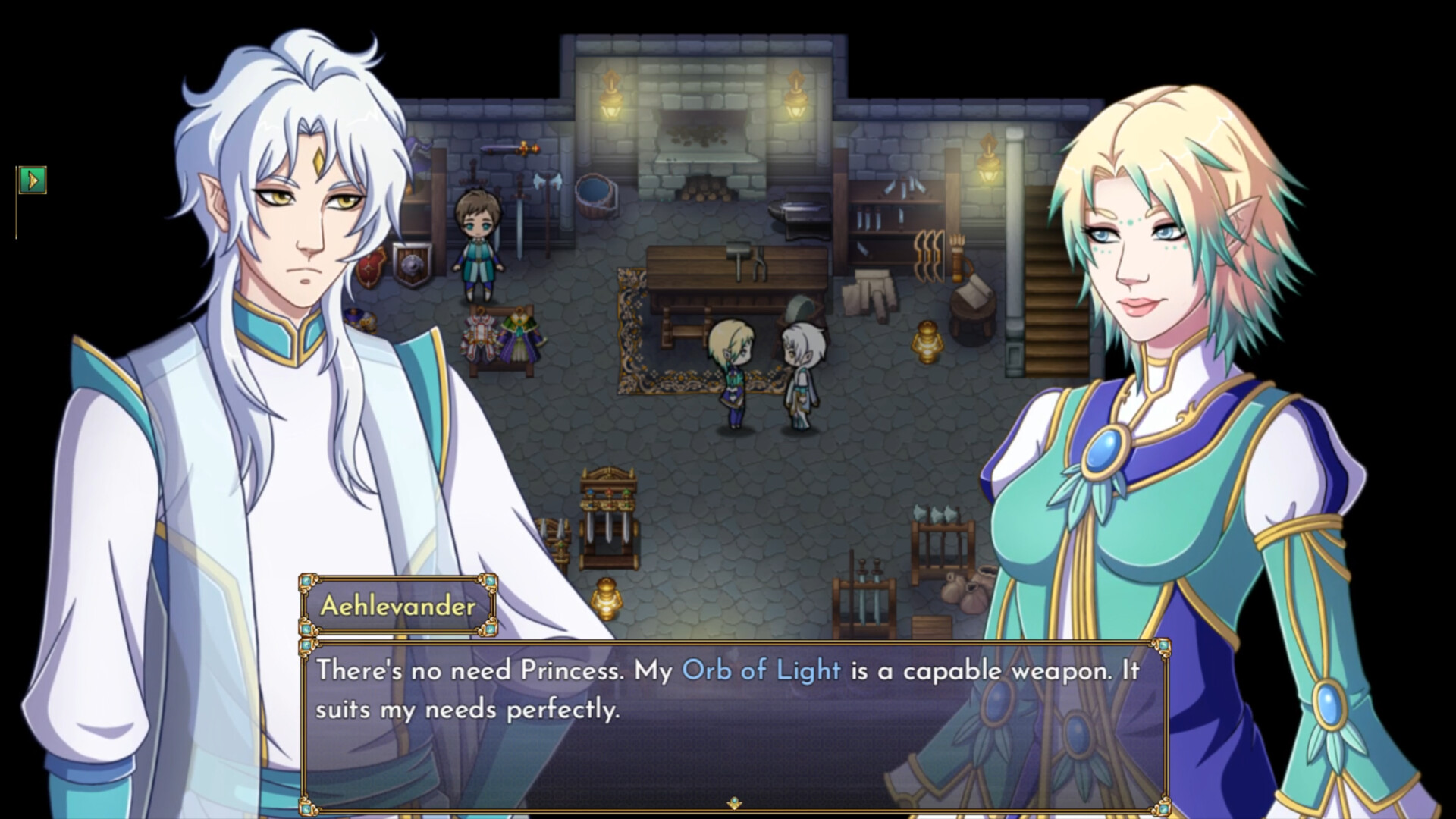Click the green fast-forward arrow icon

coord(33,181)
